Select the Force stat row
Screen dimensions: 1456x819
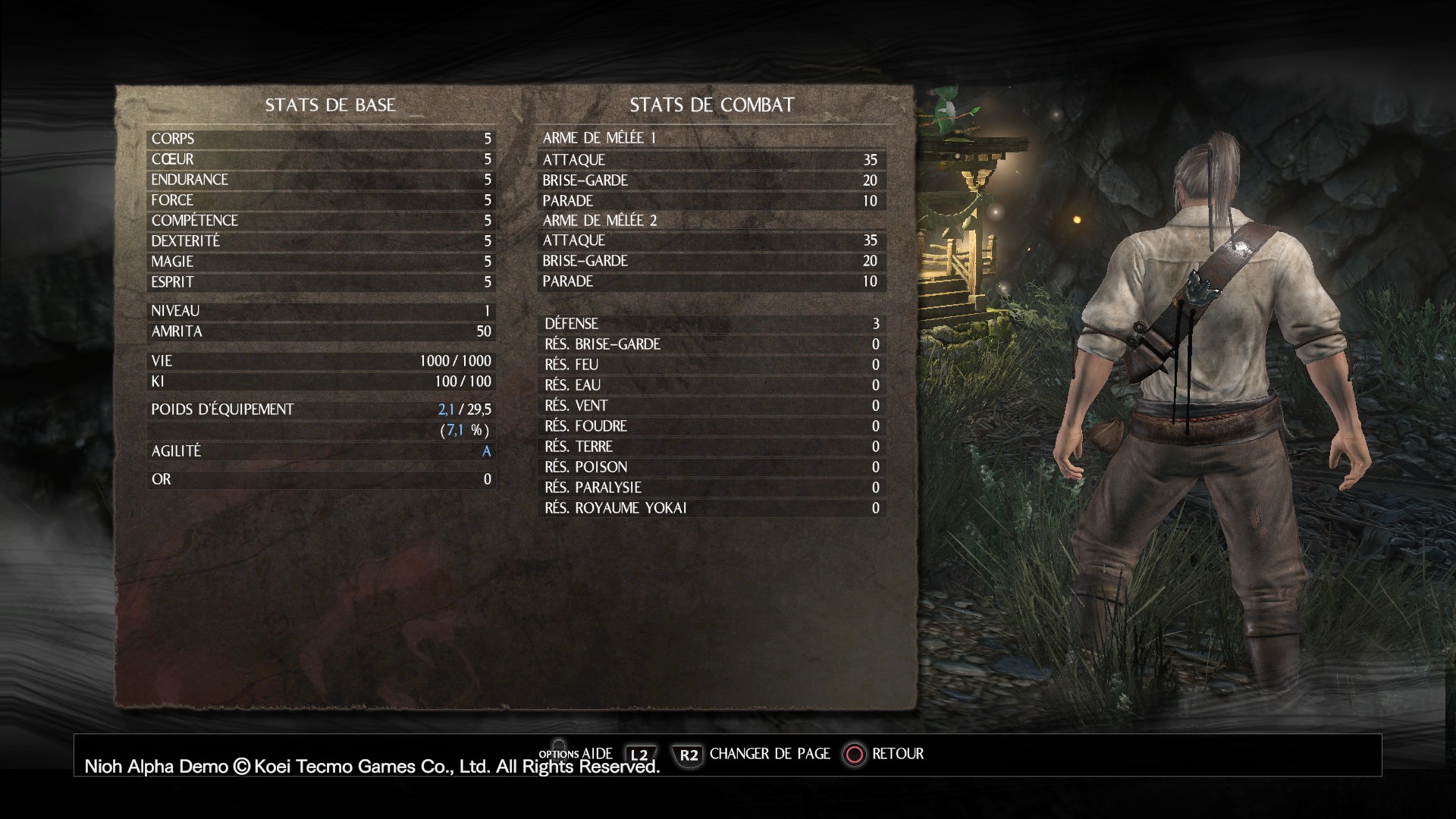coord(321,200)
